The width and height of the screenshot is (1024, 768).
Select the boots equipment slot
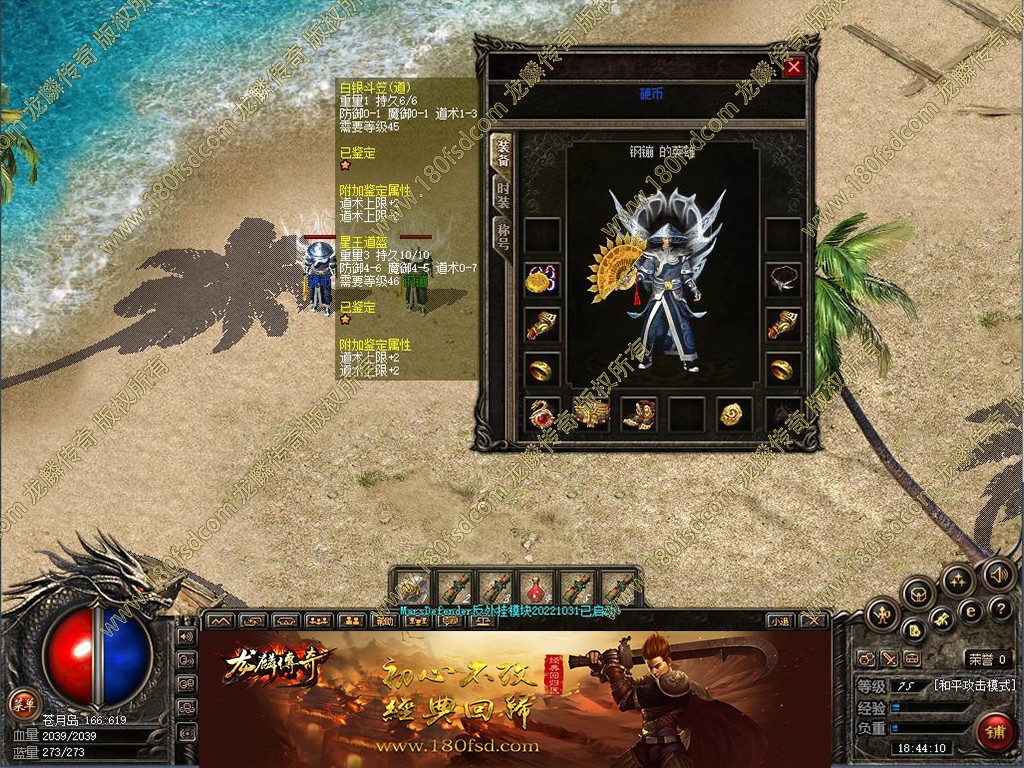click(x=639, y=413)
